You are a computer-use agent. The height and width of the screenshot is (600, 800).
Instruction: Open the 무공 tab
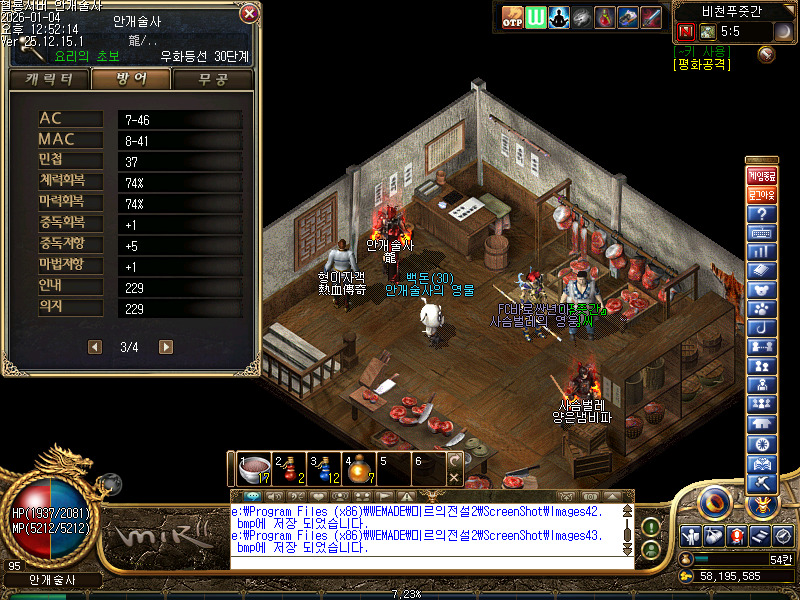(213, 79)
